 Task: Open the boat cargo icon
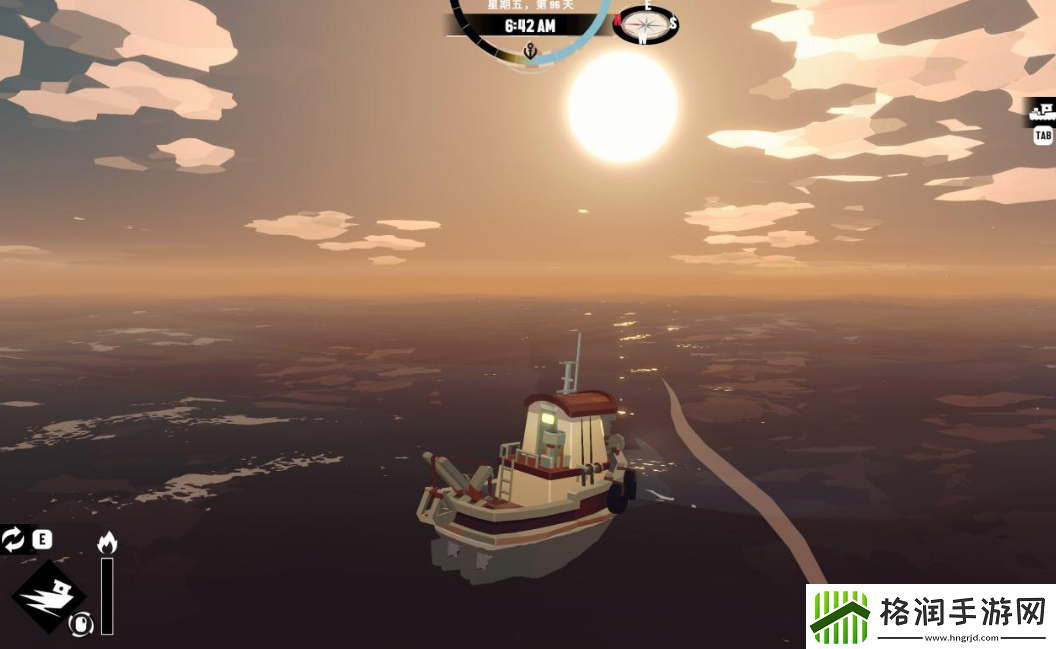click(1043, 110)
